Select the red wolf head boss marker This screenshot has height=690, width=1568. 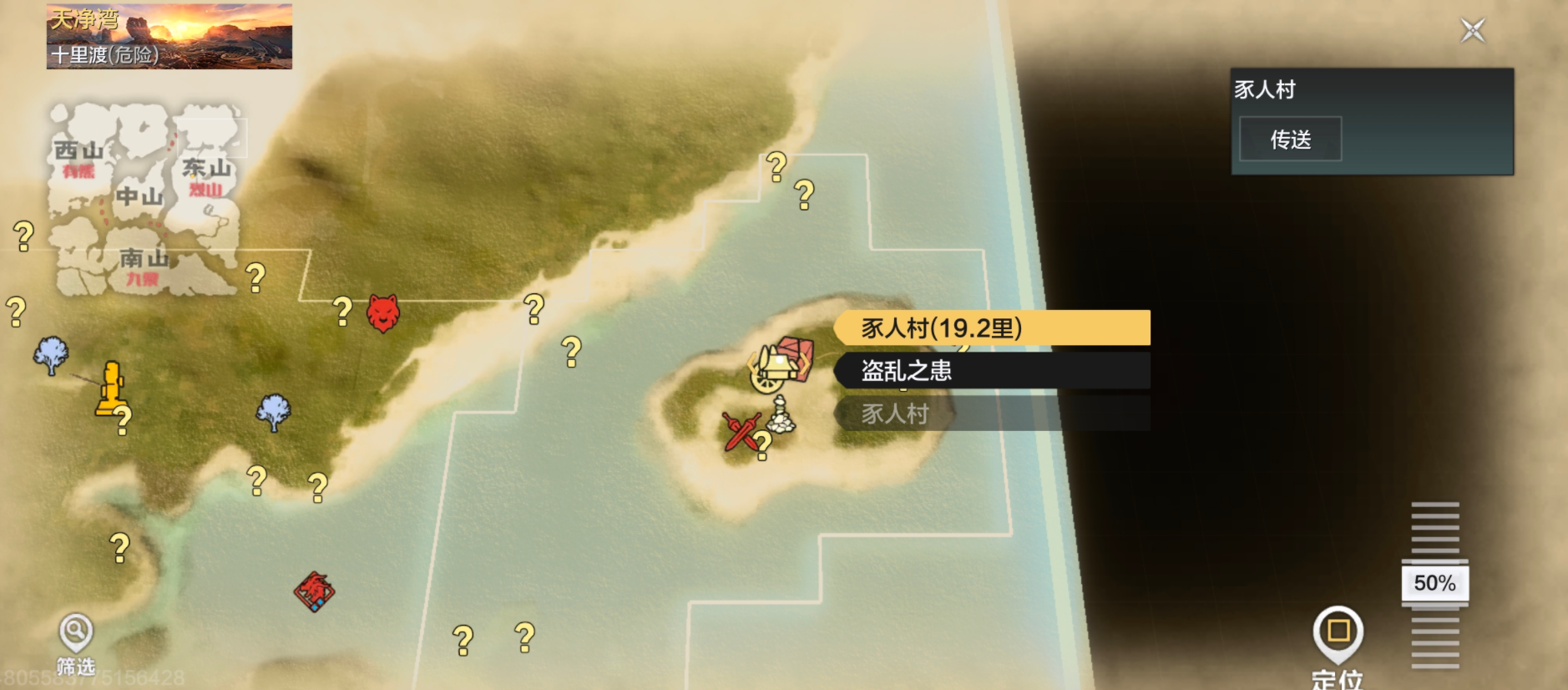pos(383,313)
